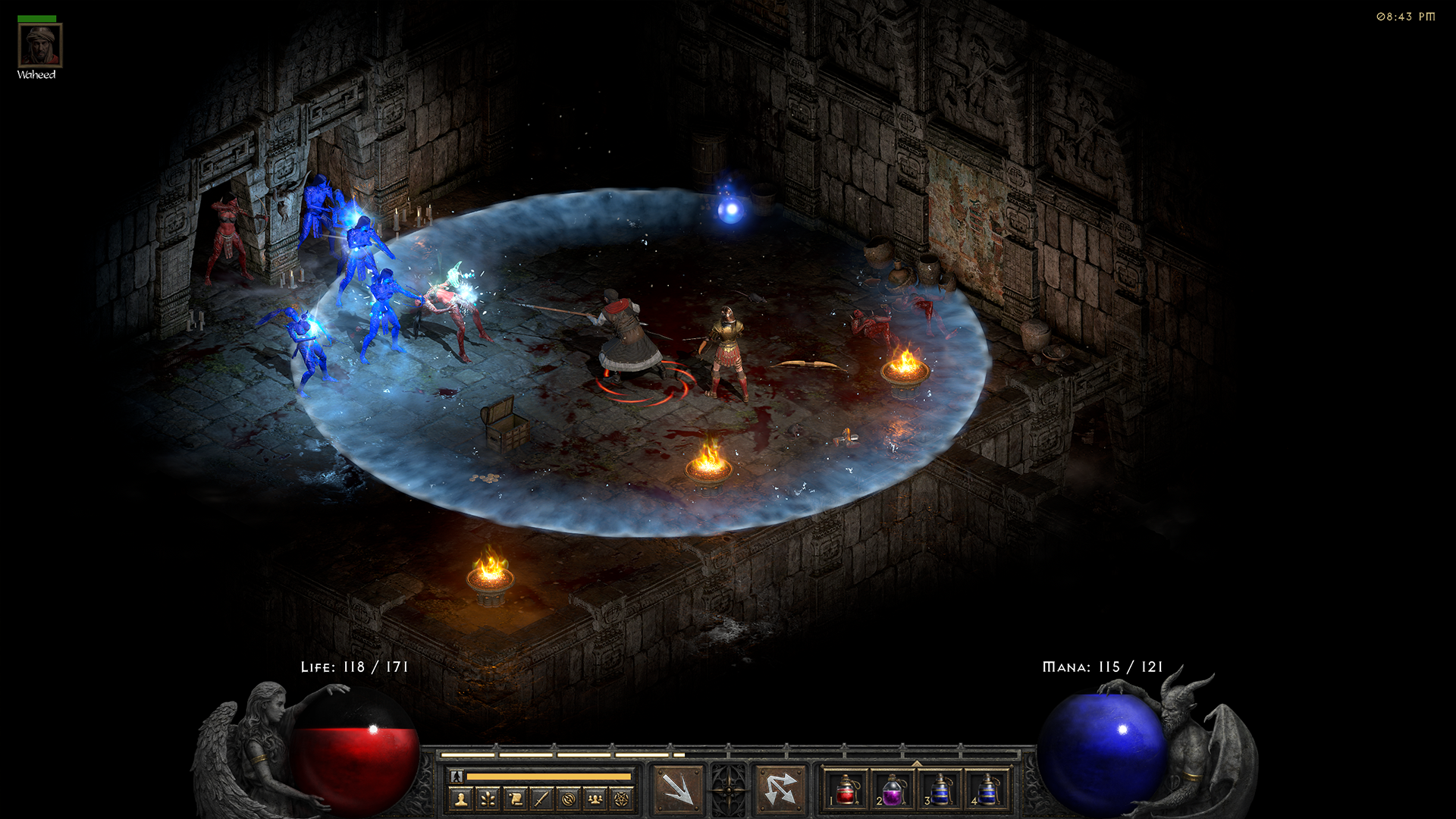Use the purple rejuvenation potion in slot 2

pyautogui.click(x=893, y=789)
